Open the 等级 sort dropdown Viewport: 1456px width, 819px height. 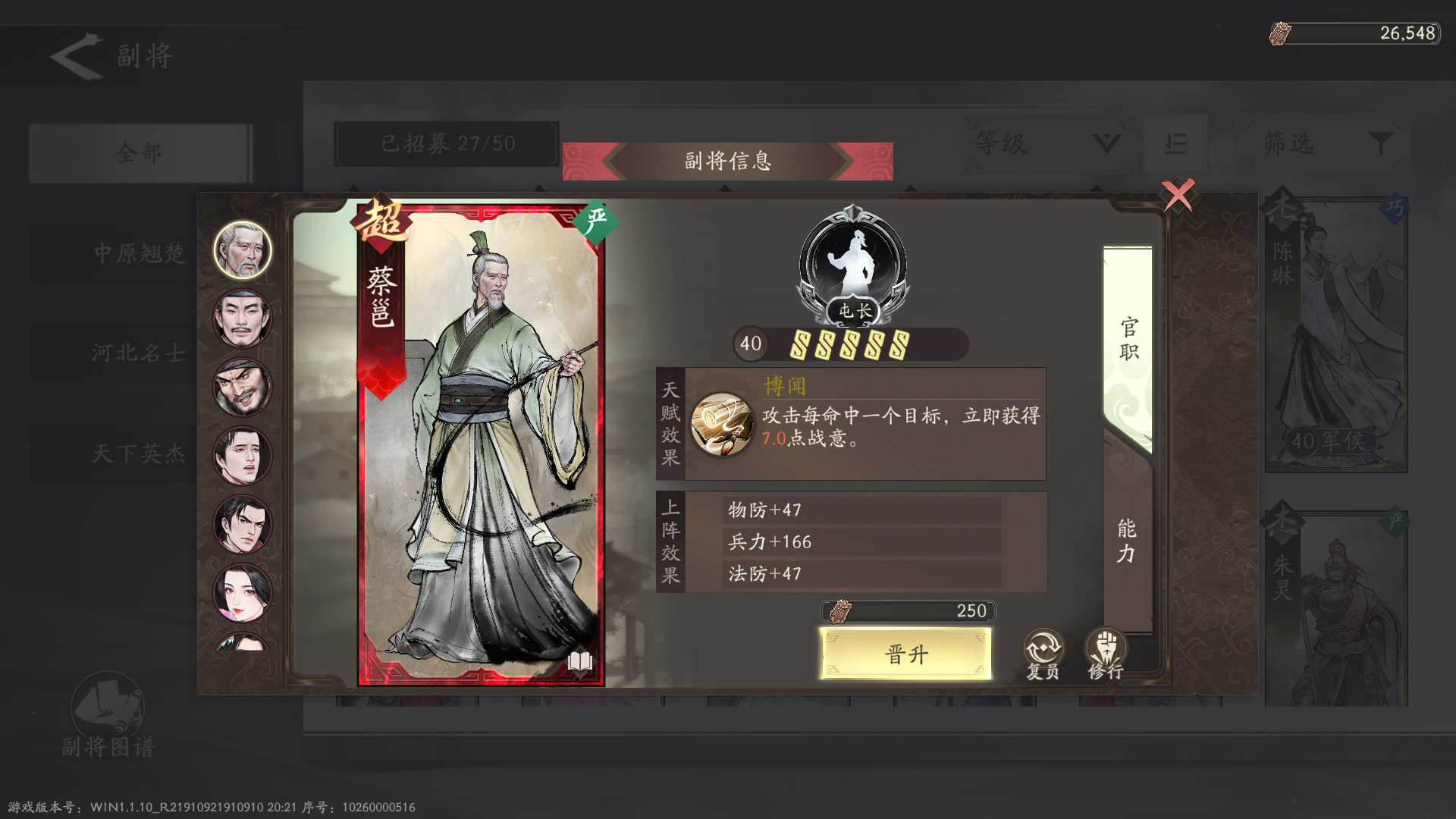(1046, 144)
